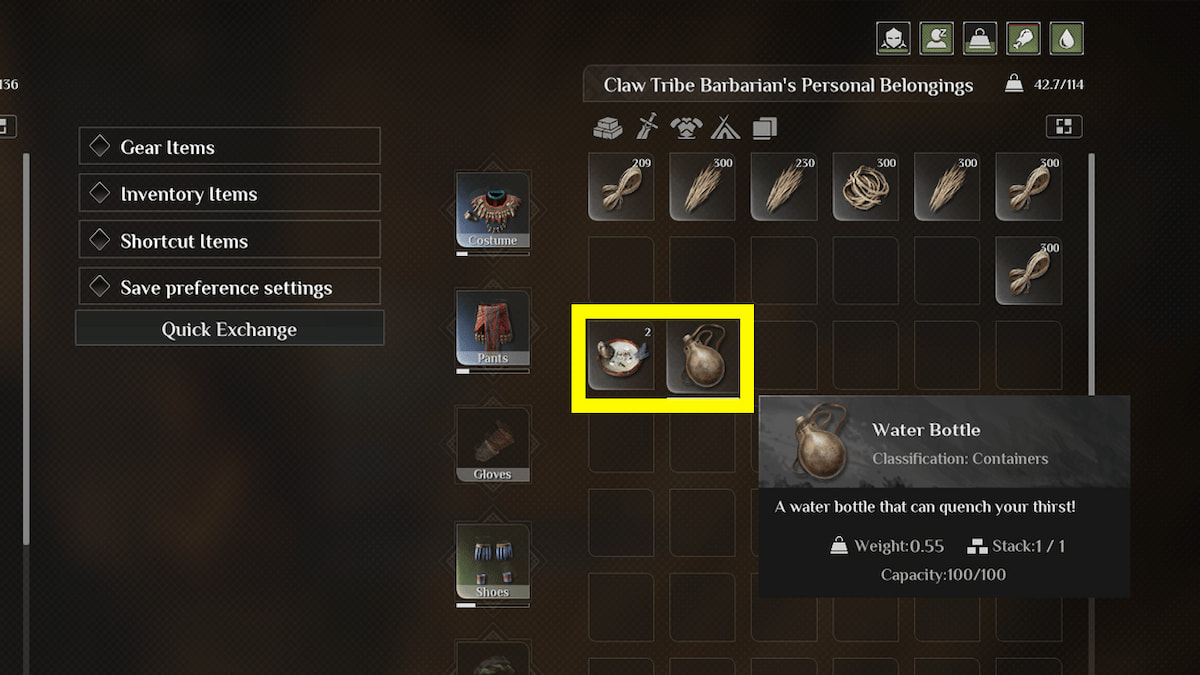
Task: Click the Quick Exchange button
Action: (229, 329)
